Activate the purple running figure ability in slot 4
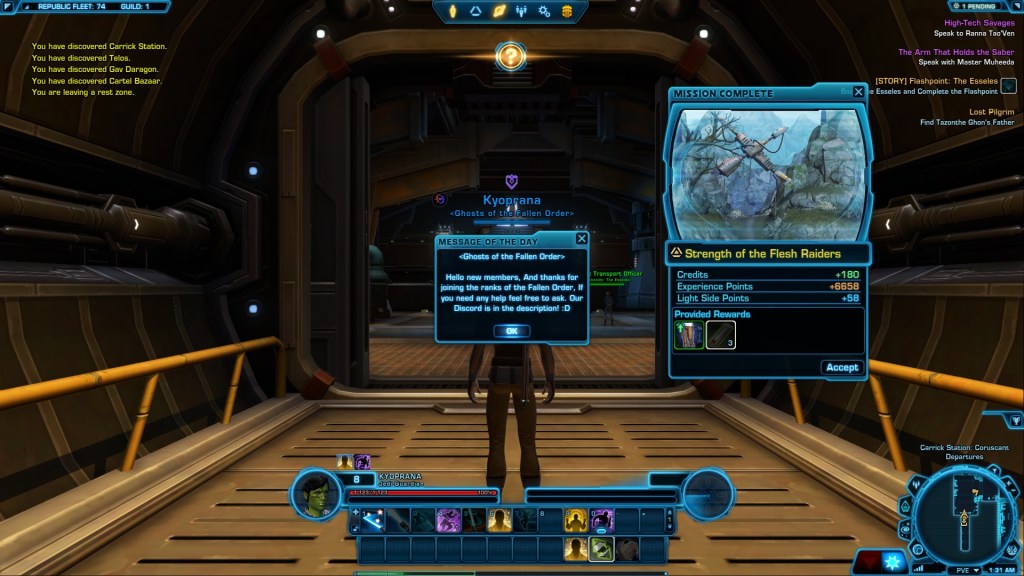 tap(447, 520)
